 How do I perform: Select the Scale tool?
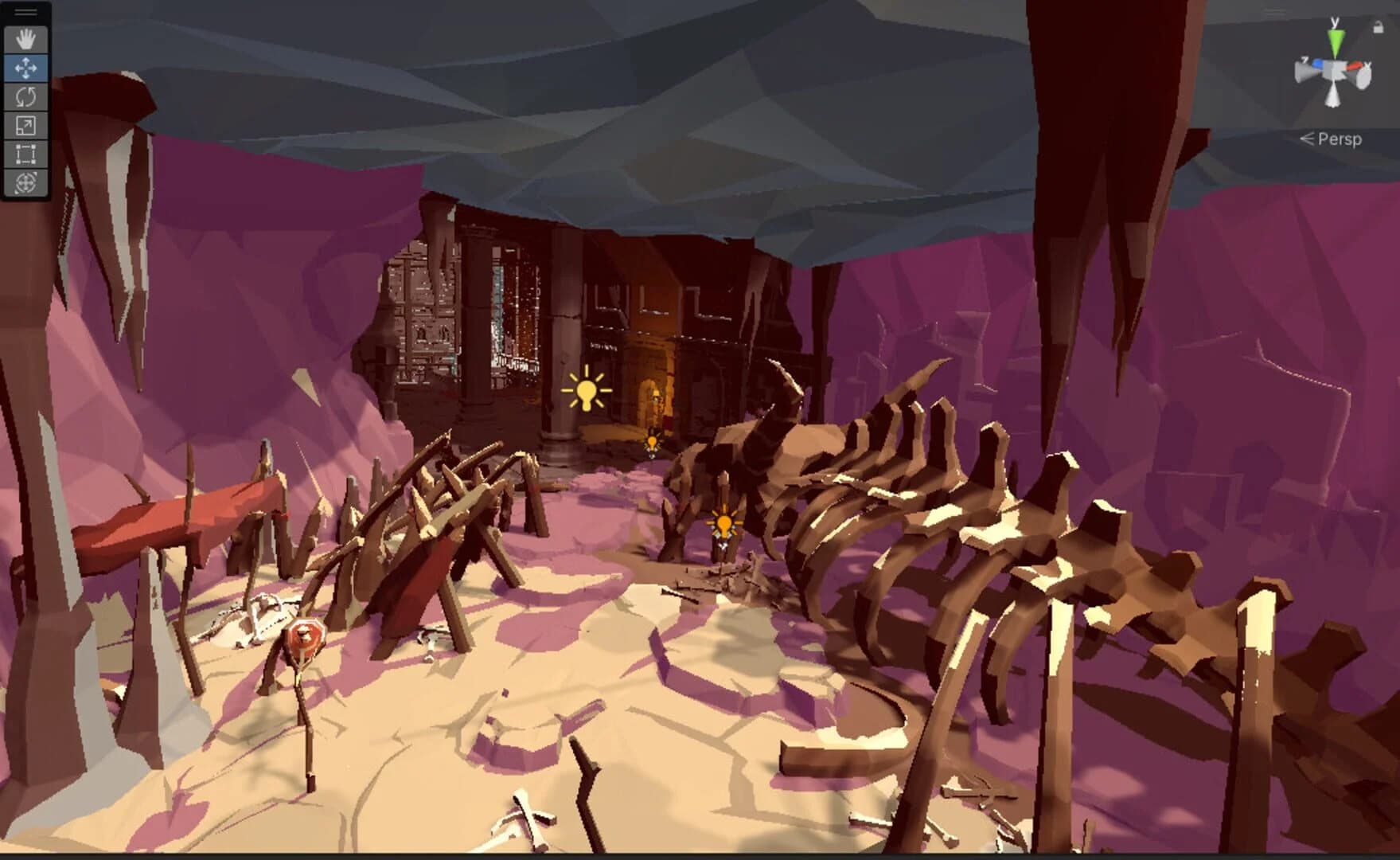pyautogui.click(x=25, y=123)
